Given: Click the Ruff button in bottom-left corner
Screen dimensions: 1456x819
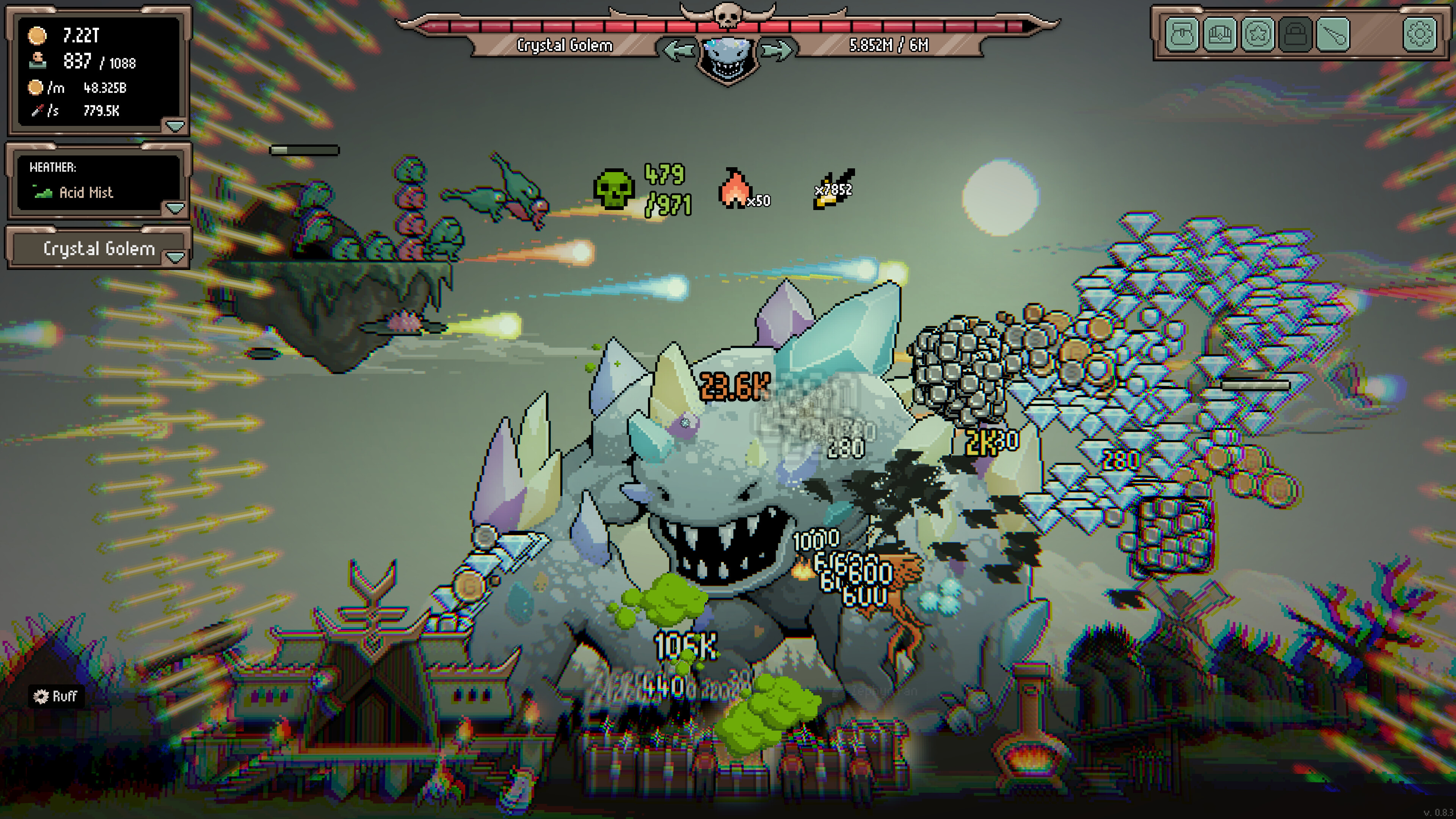Looking at the screenshot, I should click(x=56, y=697).
